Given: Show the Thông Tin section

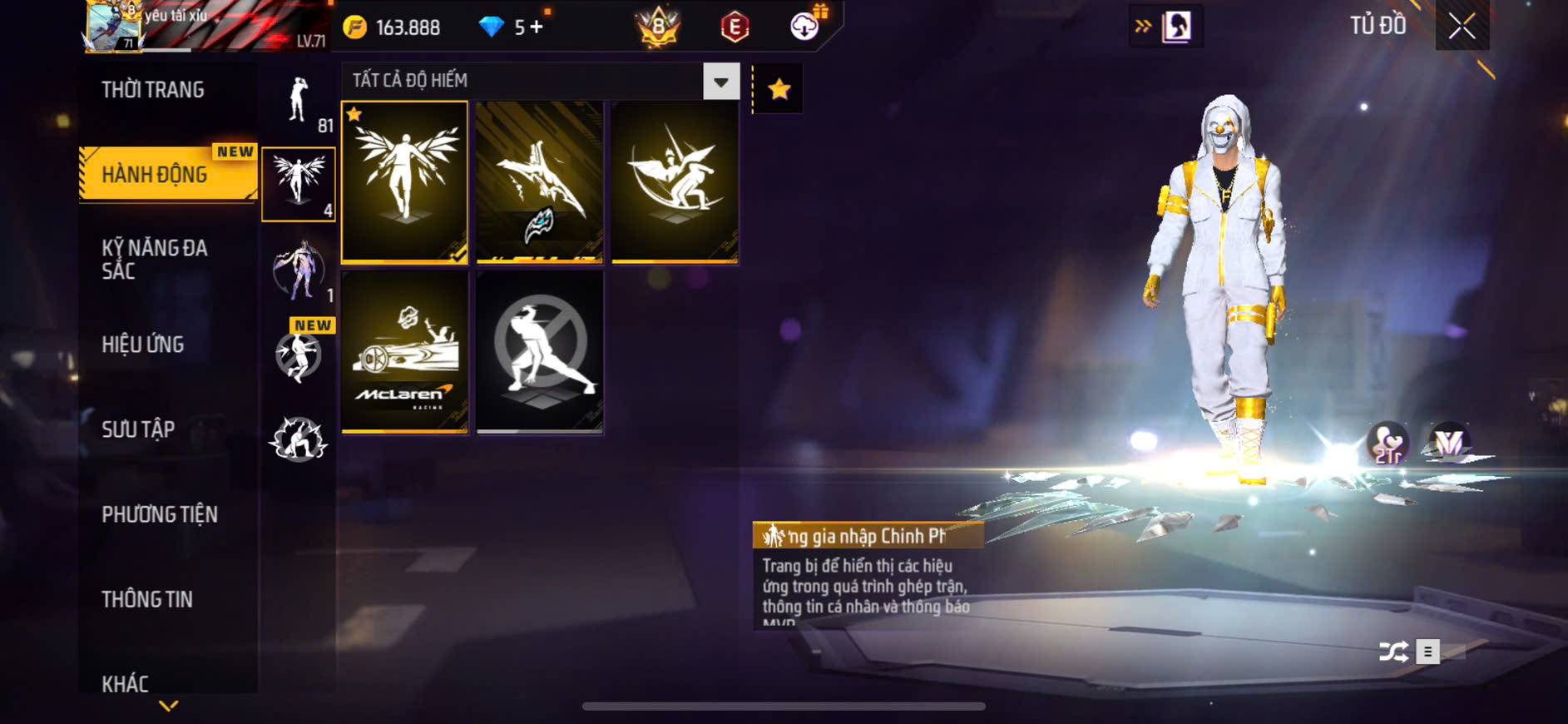Looking at the screenshot, I should 147,599.
